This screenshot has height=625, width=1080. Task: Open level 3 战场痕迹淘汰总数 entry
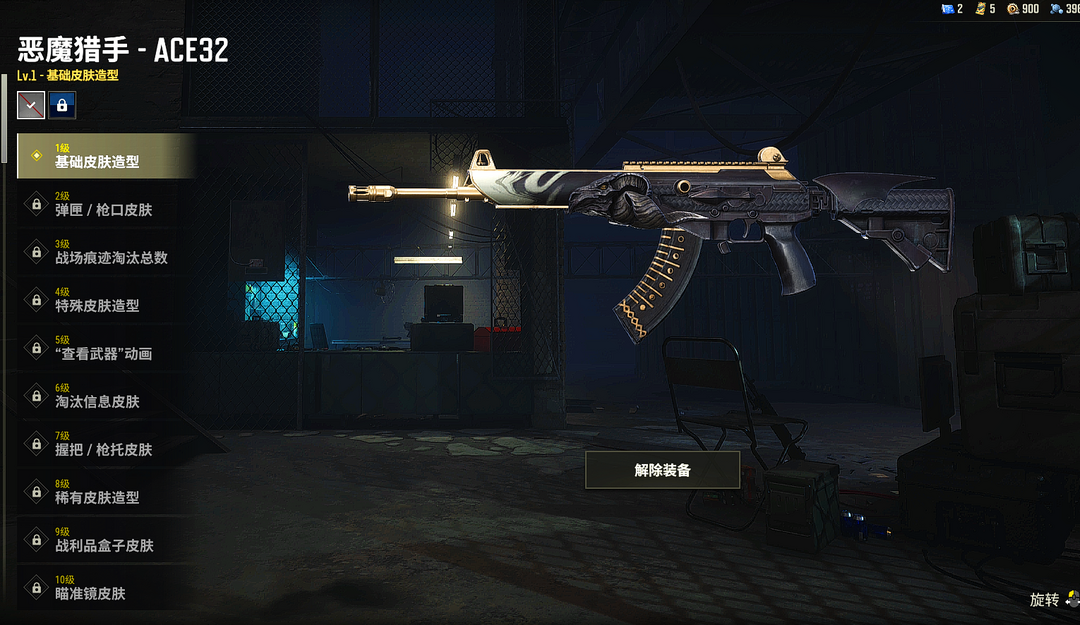(x=105, y=252)
